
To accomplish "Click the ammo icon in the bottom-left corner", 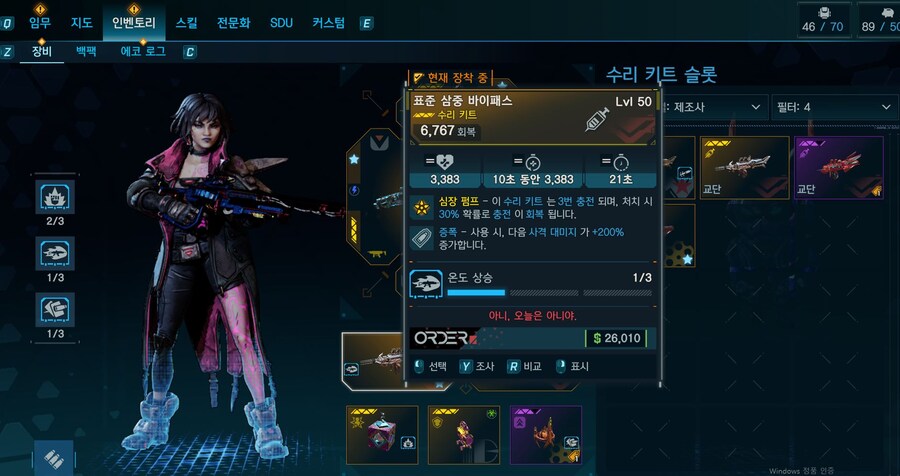I will [54, 458].
